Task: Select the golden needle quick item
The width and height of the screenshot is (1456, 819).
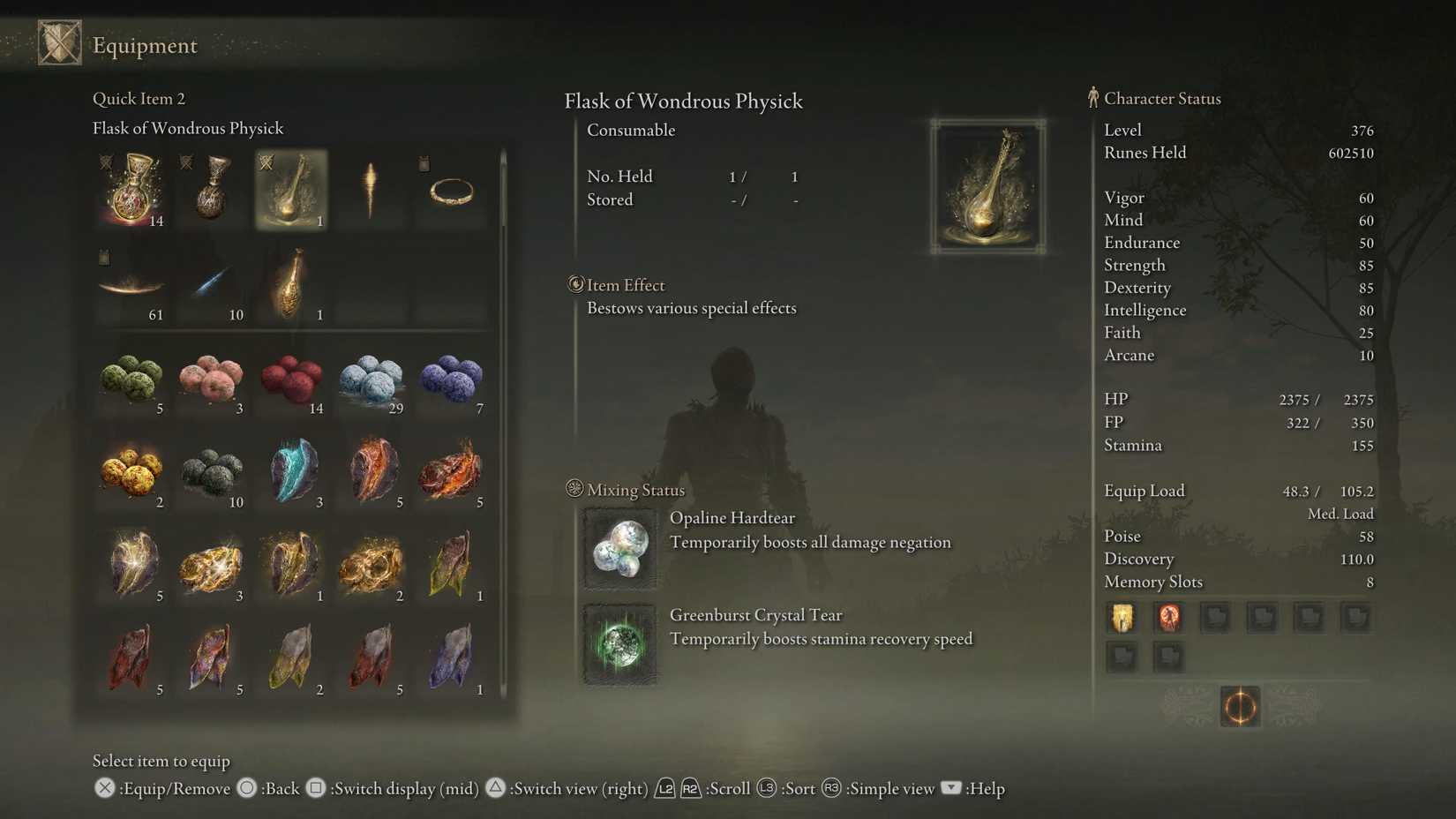Action: (x=371, y=189)
